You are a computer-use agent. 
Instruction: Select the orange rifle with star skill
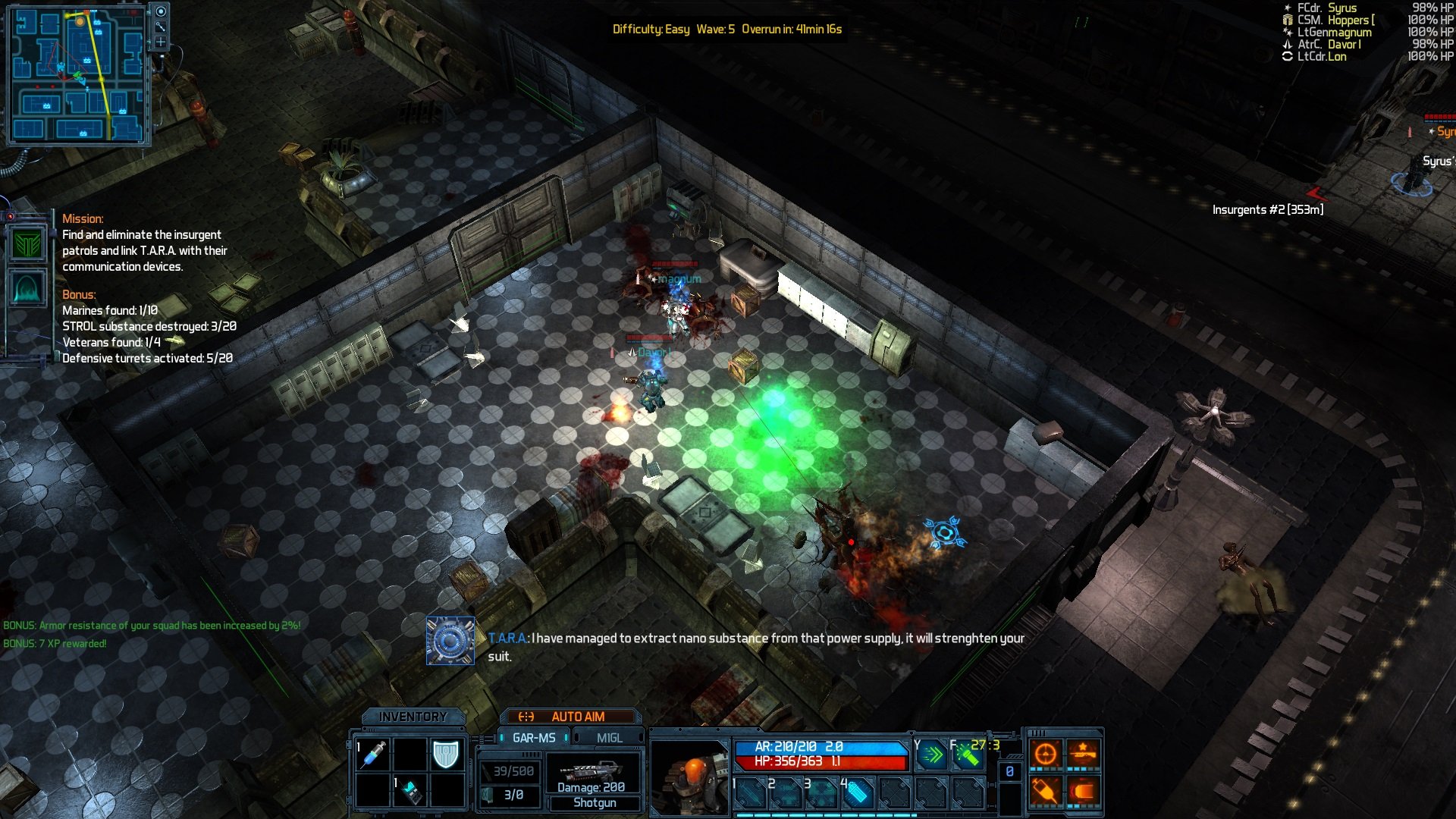coord(1083,754)
